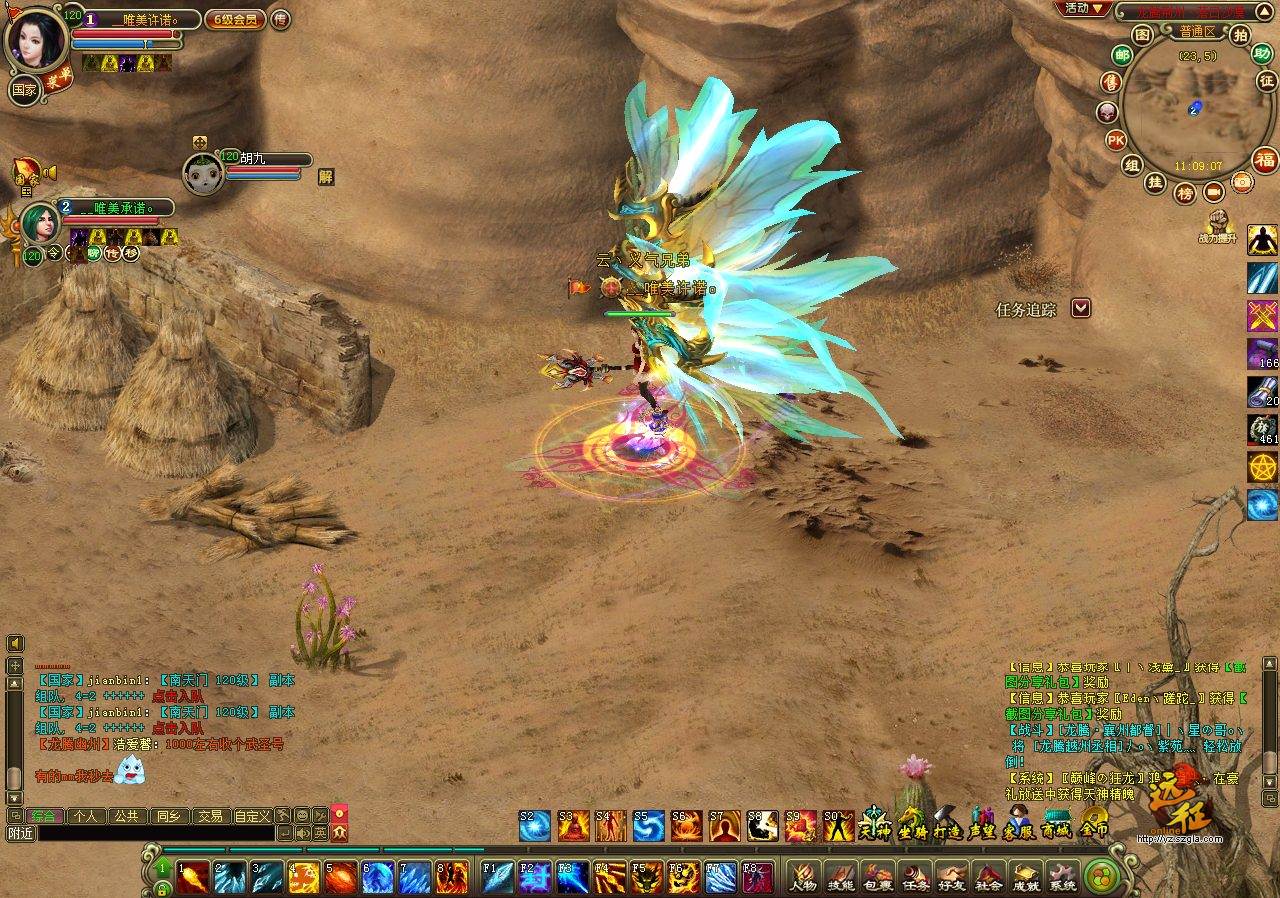Click the 福 welfare button

tap(1265, 160)
